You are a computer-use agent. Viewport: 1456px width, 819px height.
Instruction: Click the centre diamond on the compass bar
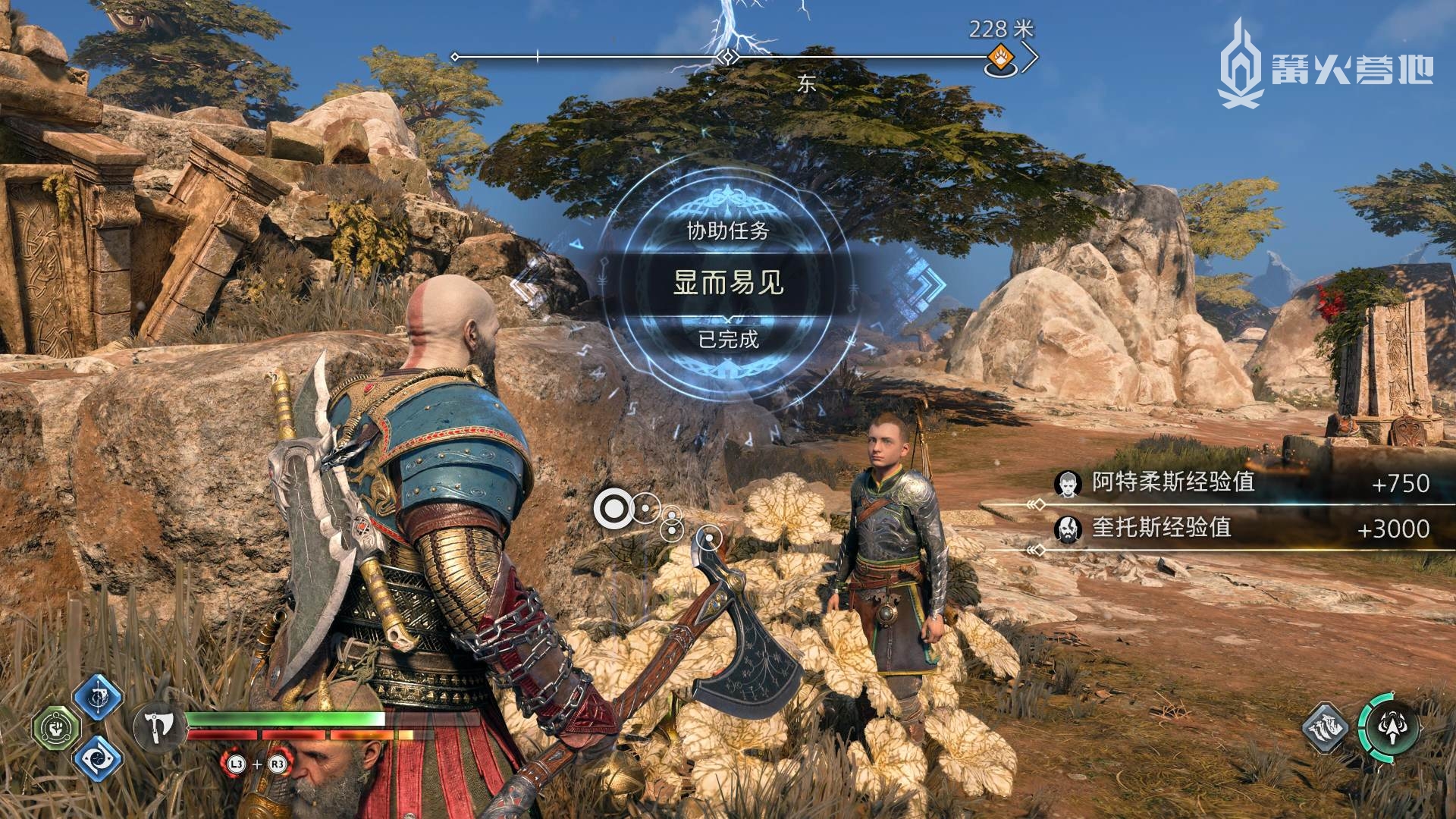728,57
